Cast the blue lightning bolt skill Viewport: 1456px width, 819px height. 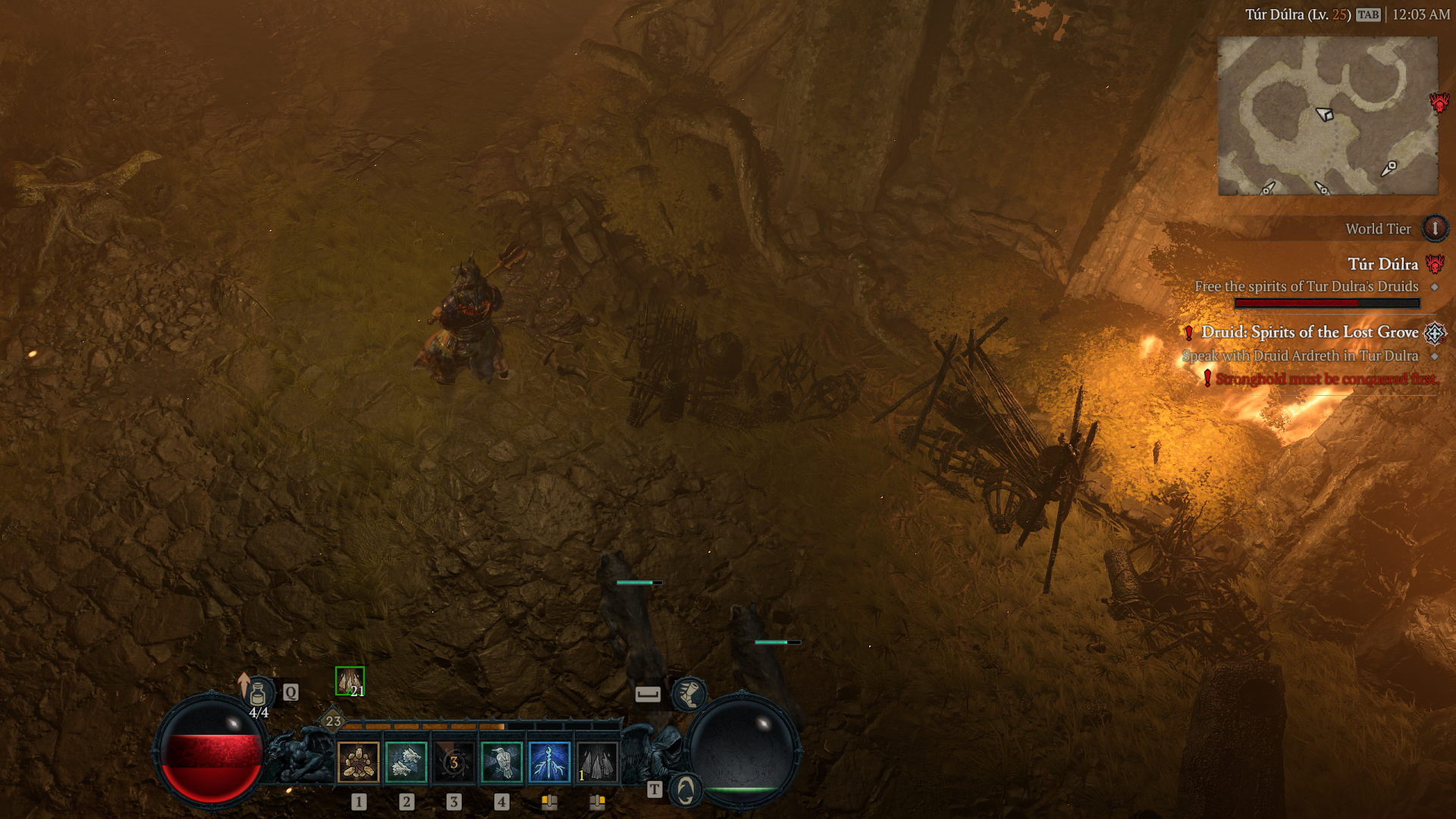click(549, 762)
